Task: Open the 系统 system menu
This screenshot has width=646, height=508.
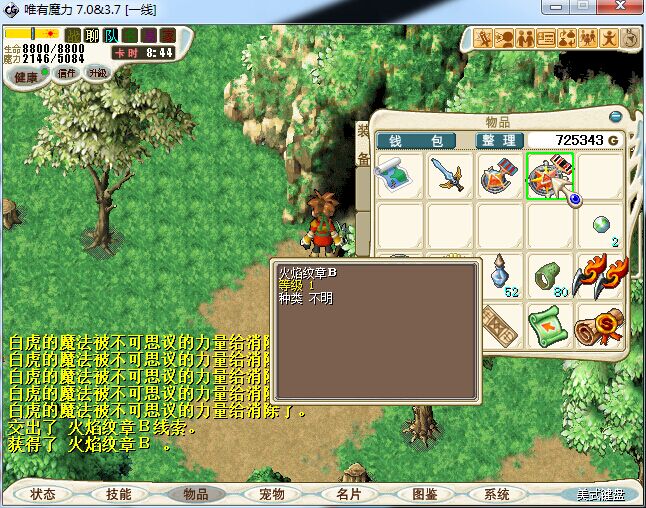Action: click(x=497, y=494)
